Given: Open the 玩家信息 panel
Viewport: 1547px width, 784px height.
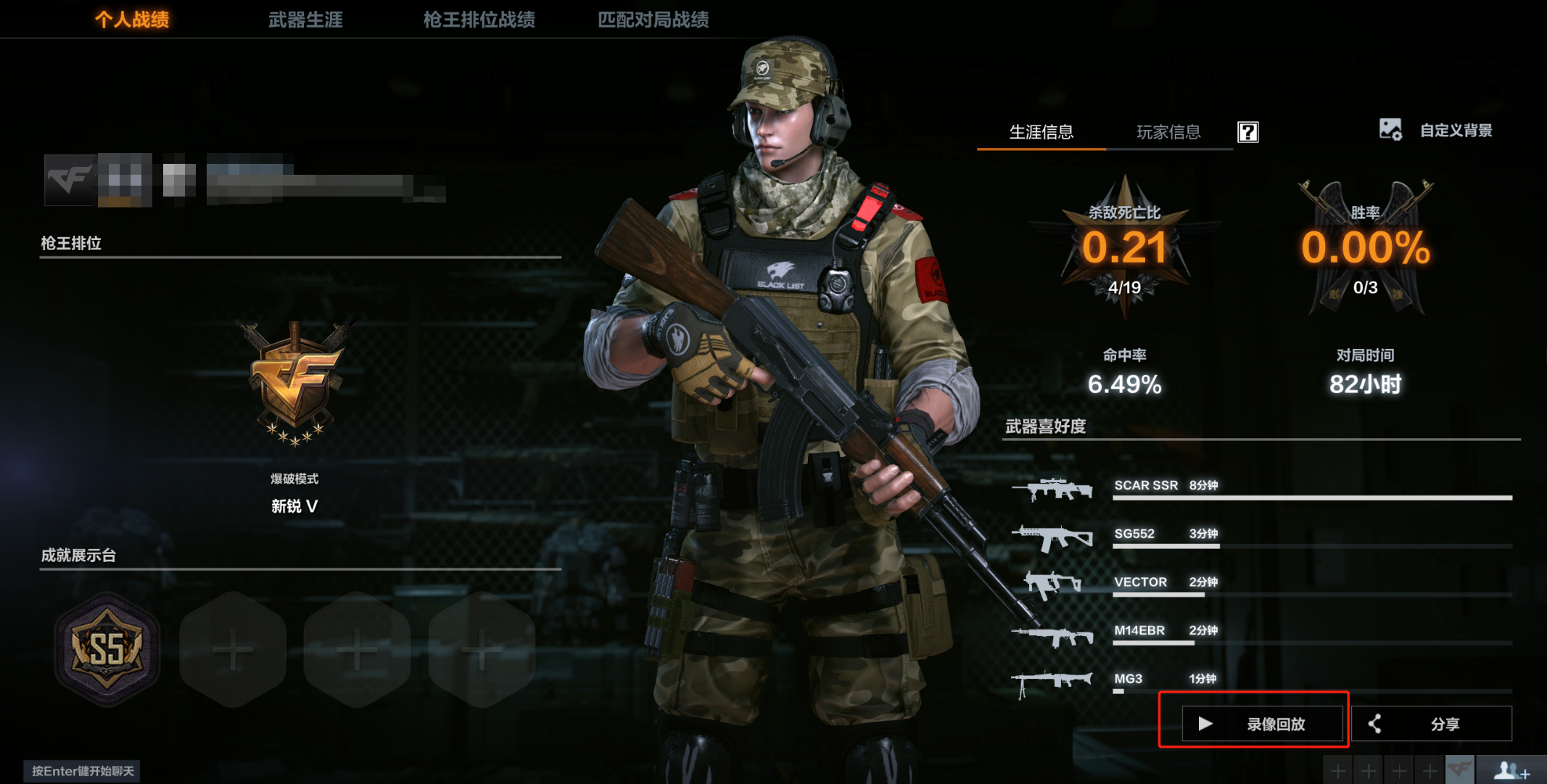Looking at the screenshot, I should click(x=1168, y=132).
